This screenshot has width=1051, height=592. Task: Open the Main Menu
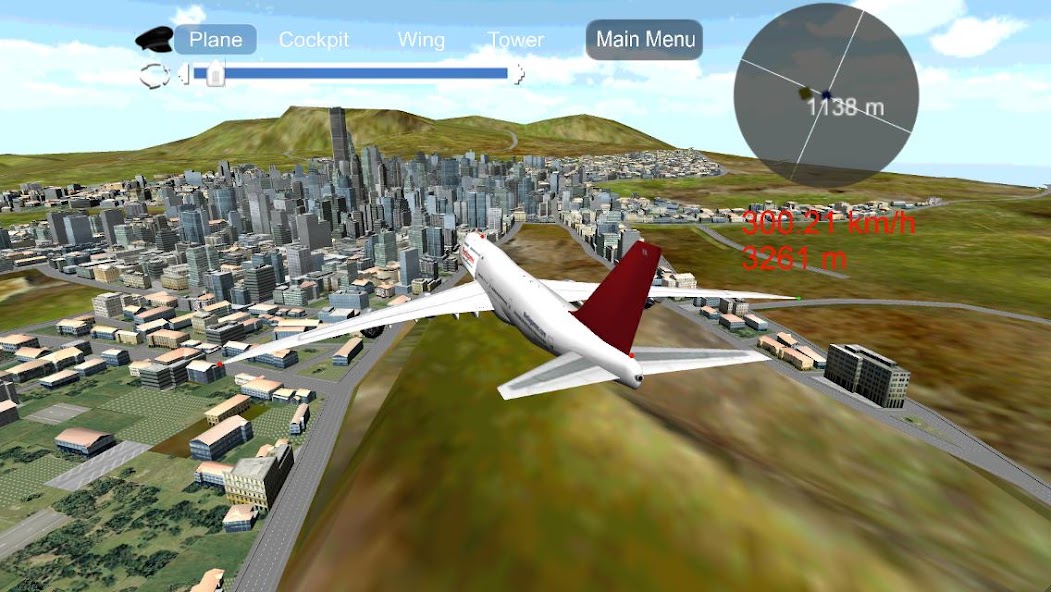click(645, 40)
